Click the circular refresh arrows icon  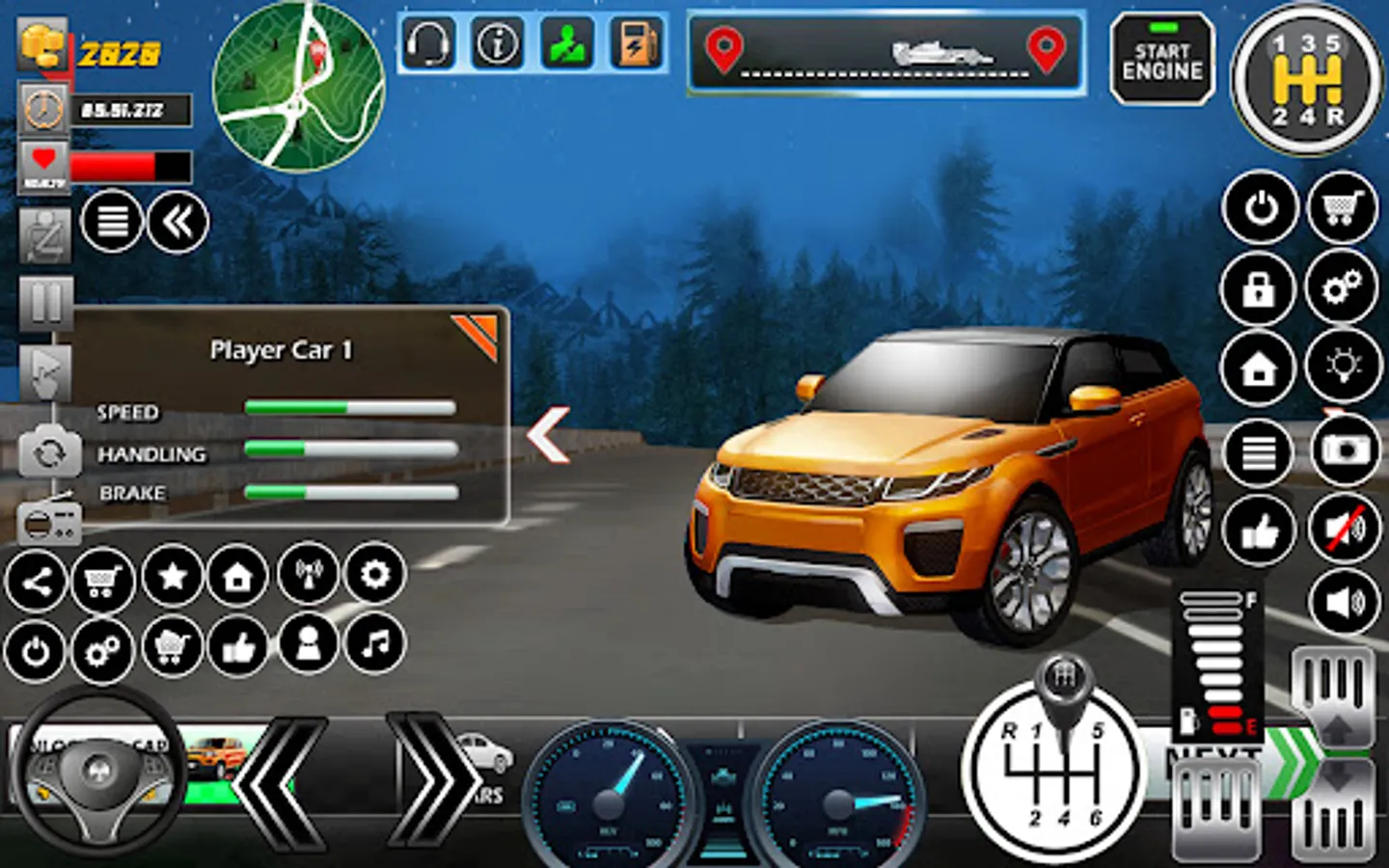(x=48, y=451)
